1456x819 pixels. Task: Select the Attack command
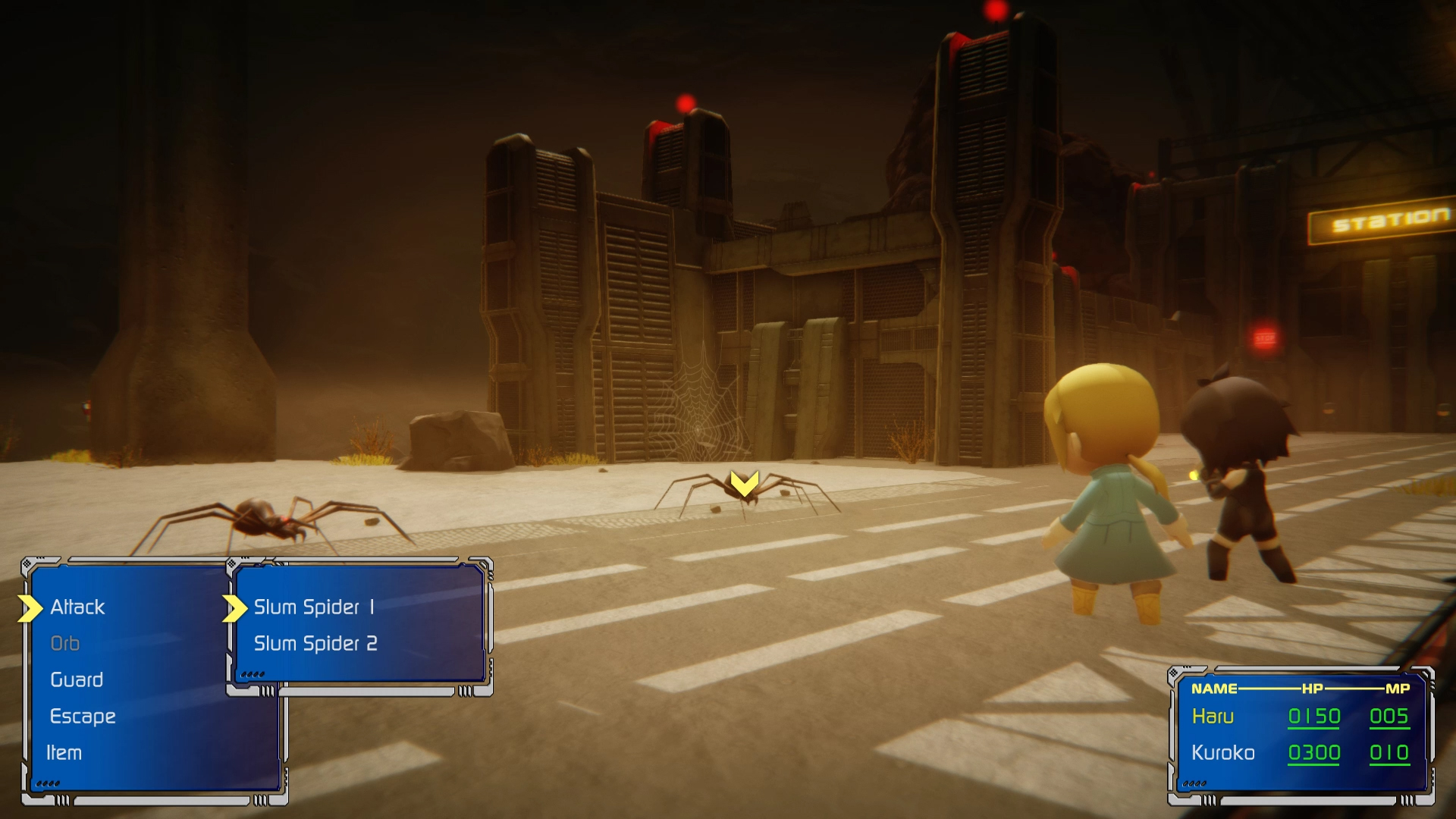point(77,607)
